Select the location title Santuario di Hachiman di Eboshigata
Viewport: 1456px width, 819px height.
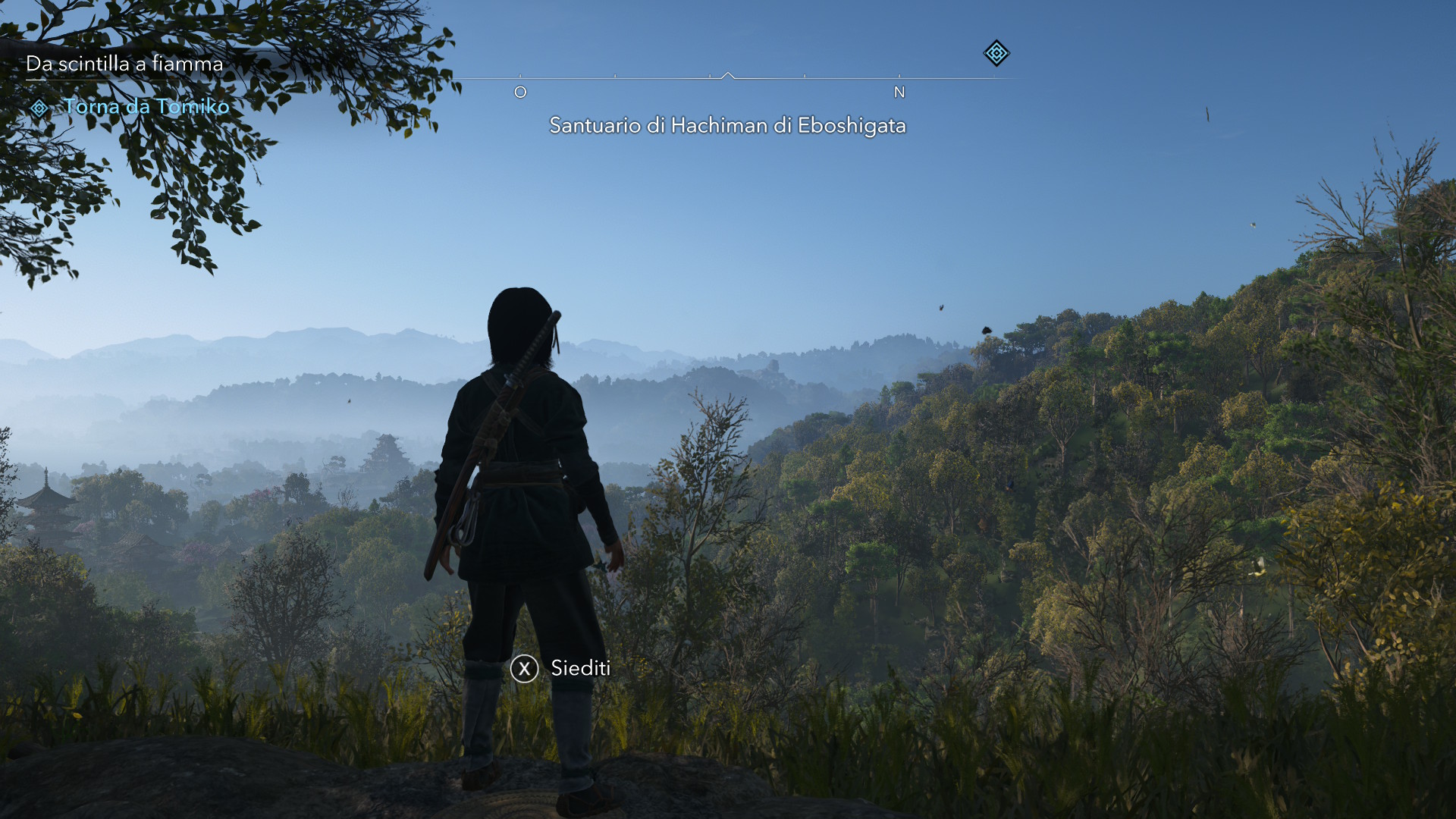click(x=728, y=126)
